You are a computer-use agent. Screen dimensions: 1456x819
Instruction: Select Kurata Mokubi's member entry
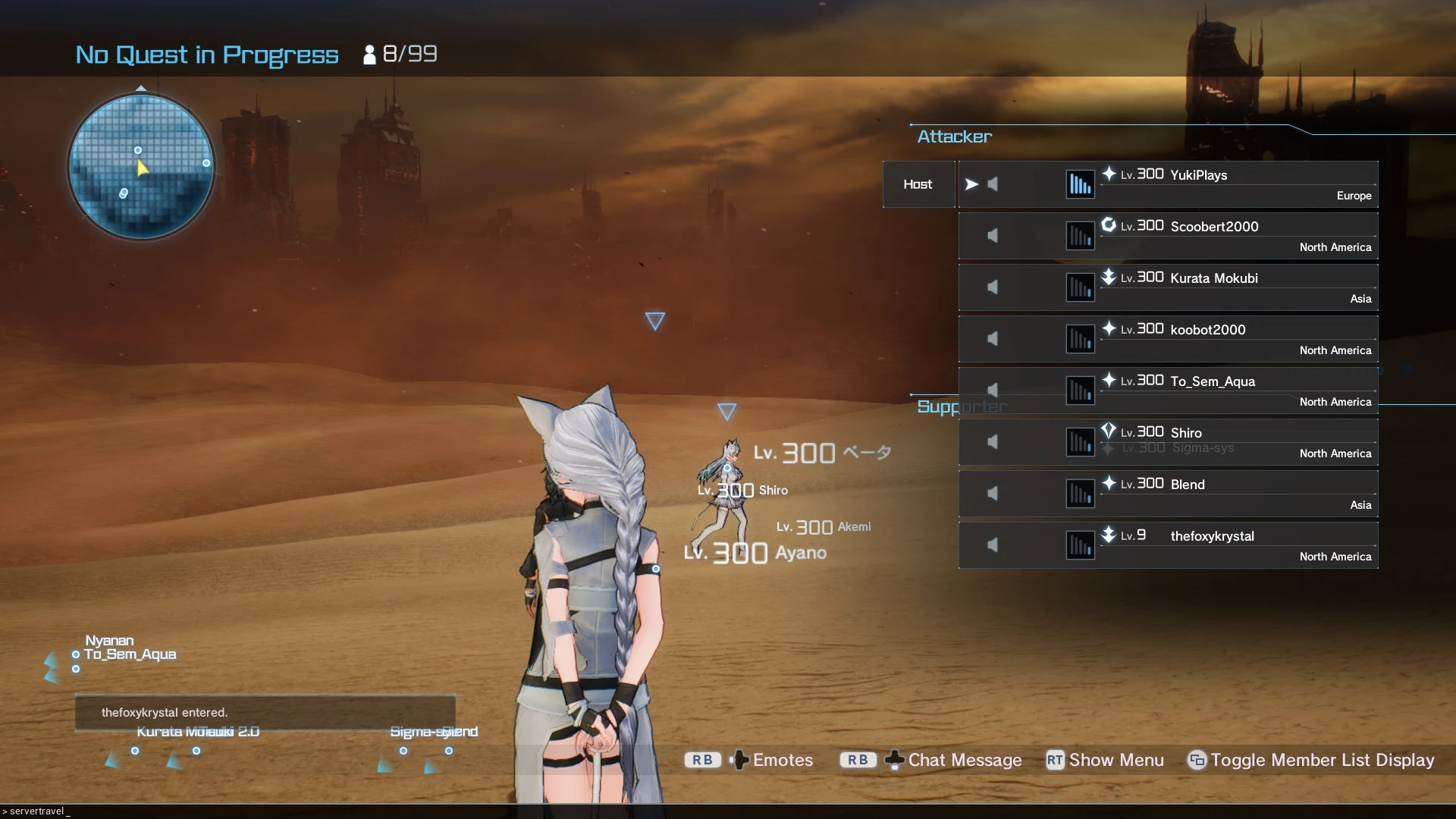pos(1213,279)
